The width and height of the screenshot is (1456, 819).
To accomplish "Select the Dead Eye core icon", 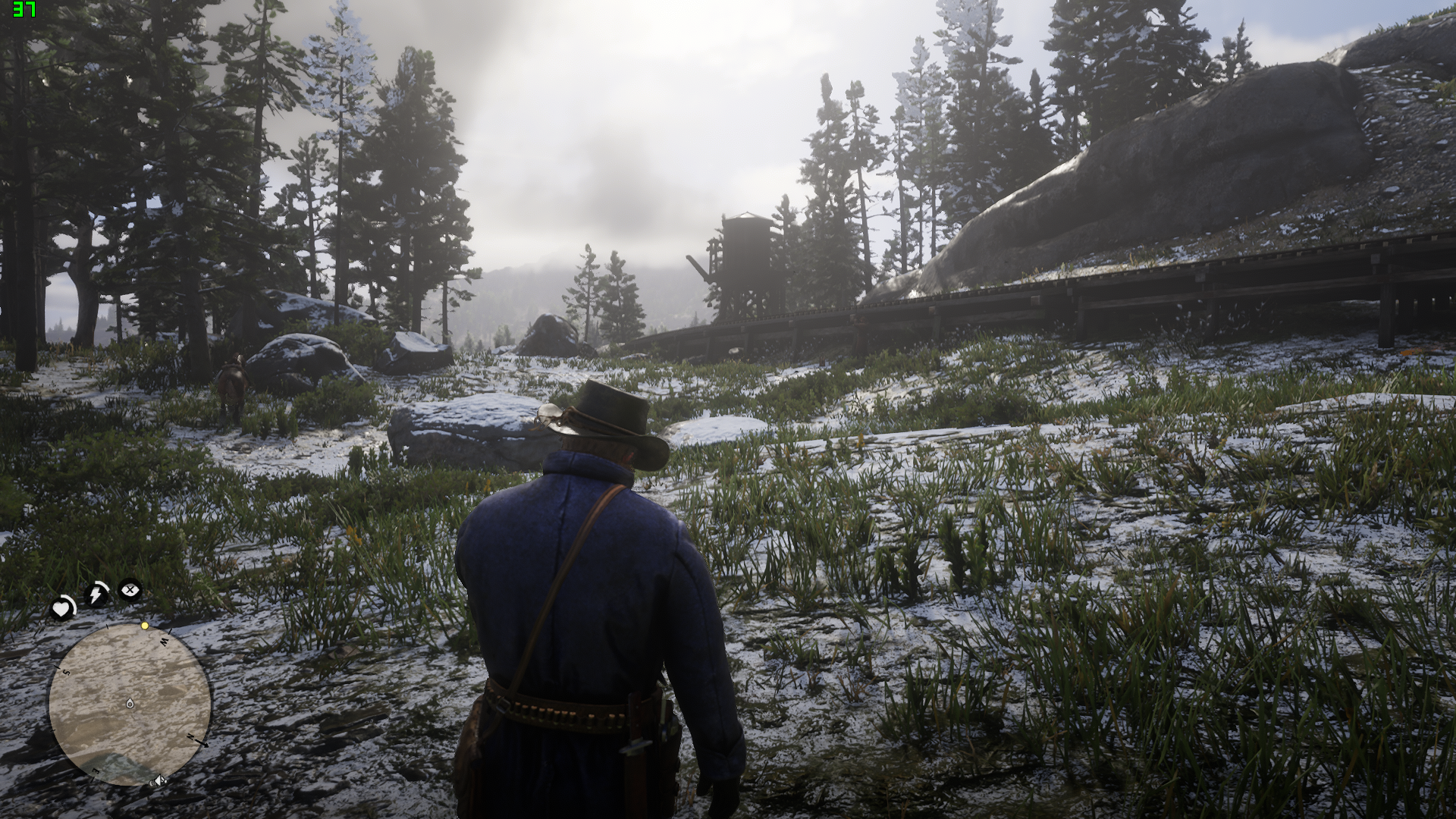I will pyautogui.click(x=130, y=588).
